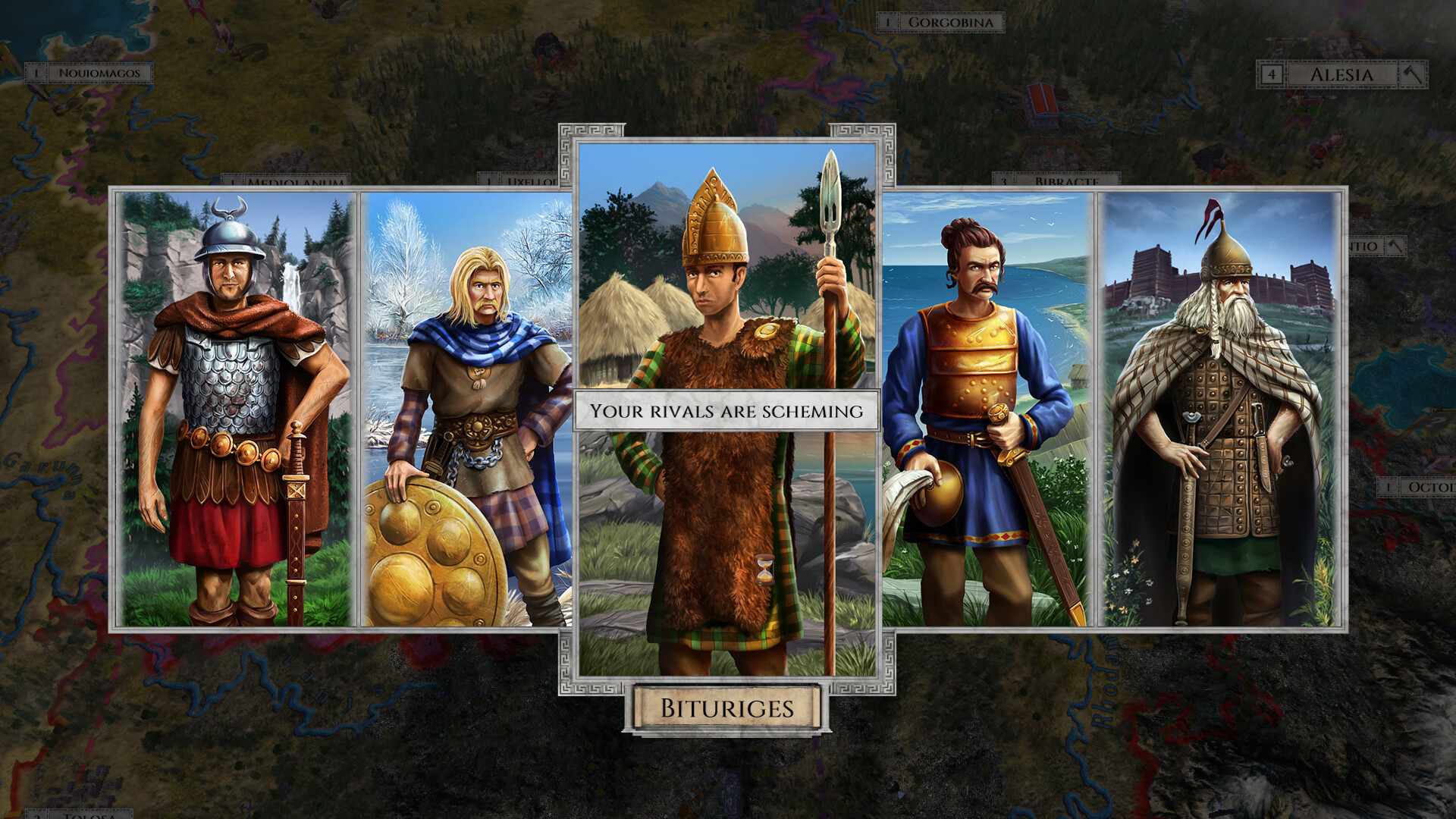Click the number 4 badge next to Alesia

pyautogui.click(x=1272, y=74)
